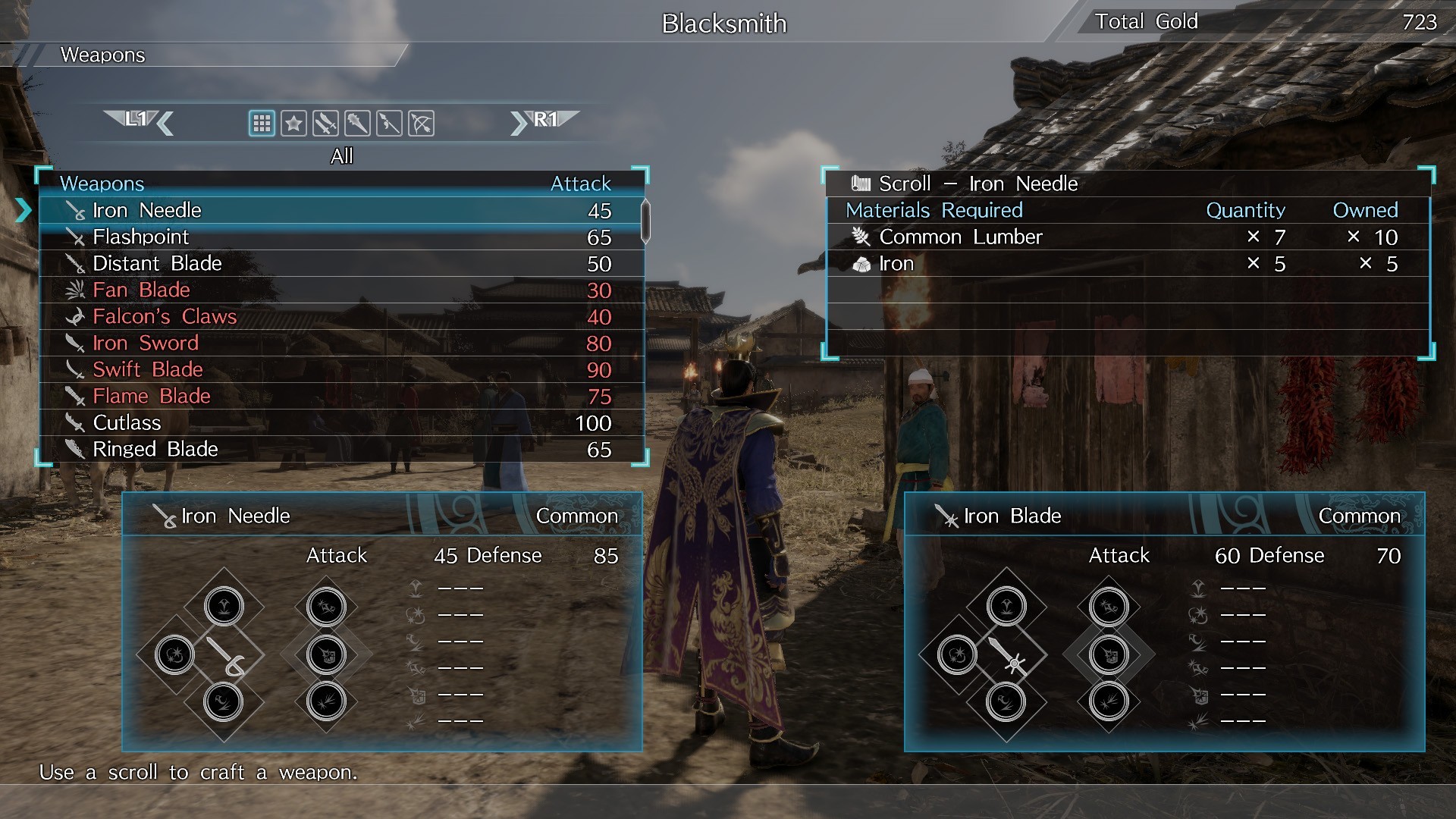The image size is (1456, 819).
Task: Click the L1 left chevron to switch category
Action: coord(166,124)
